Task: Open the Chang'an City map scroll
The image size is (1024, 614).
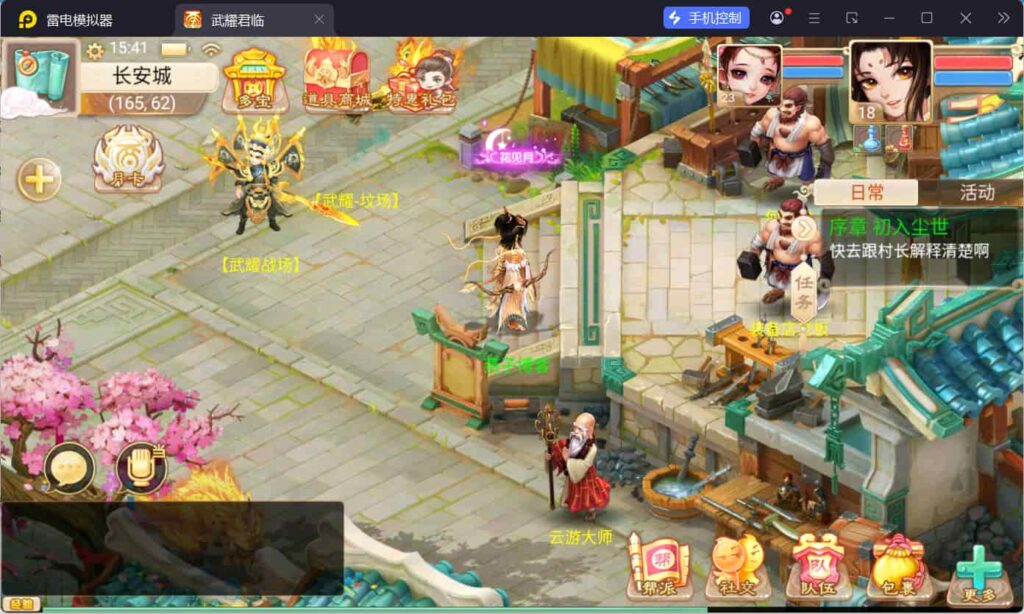Action: [42, 76]
